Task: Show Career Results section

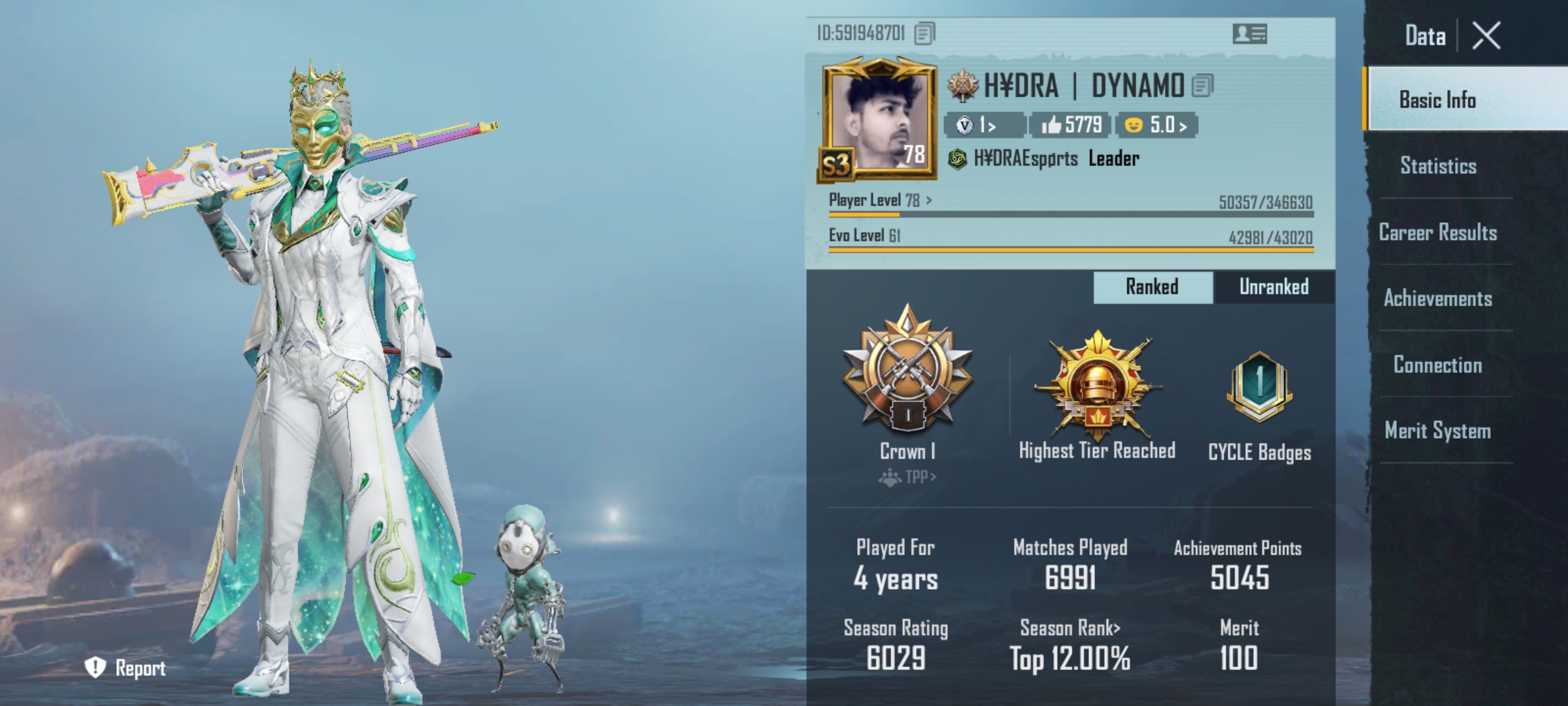Action: [x=1438, y=233]
